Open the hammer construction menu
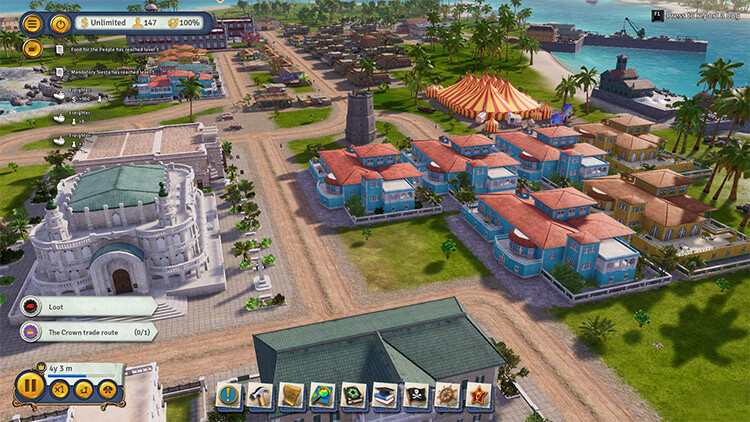Screen dimensions: 750x422 click(x=261, y=396)
